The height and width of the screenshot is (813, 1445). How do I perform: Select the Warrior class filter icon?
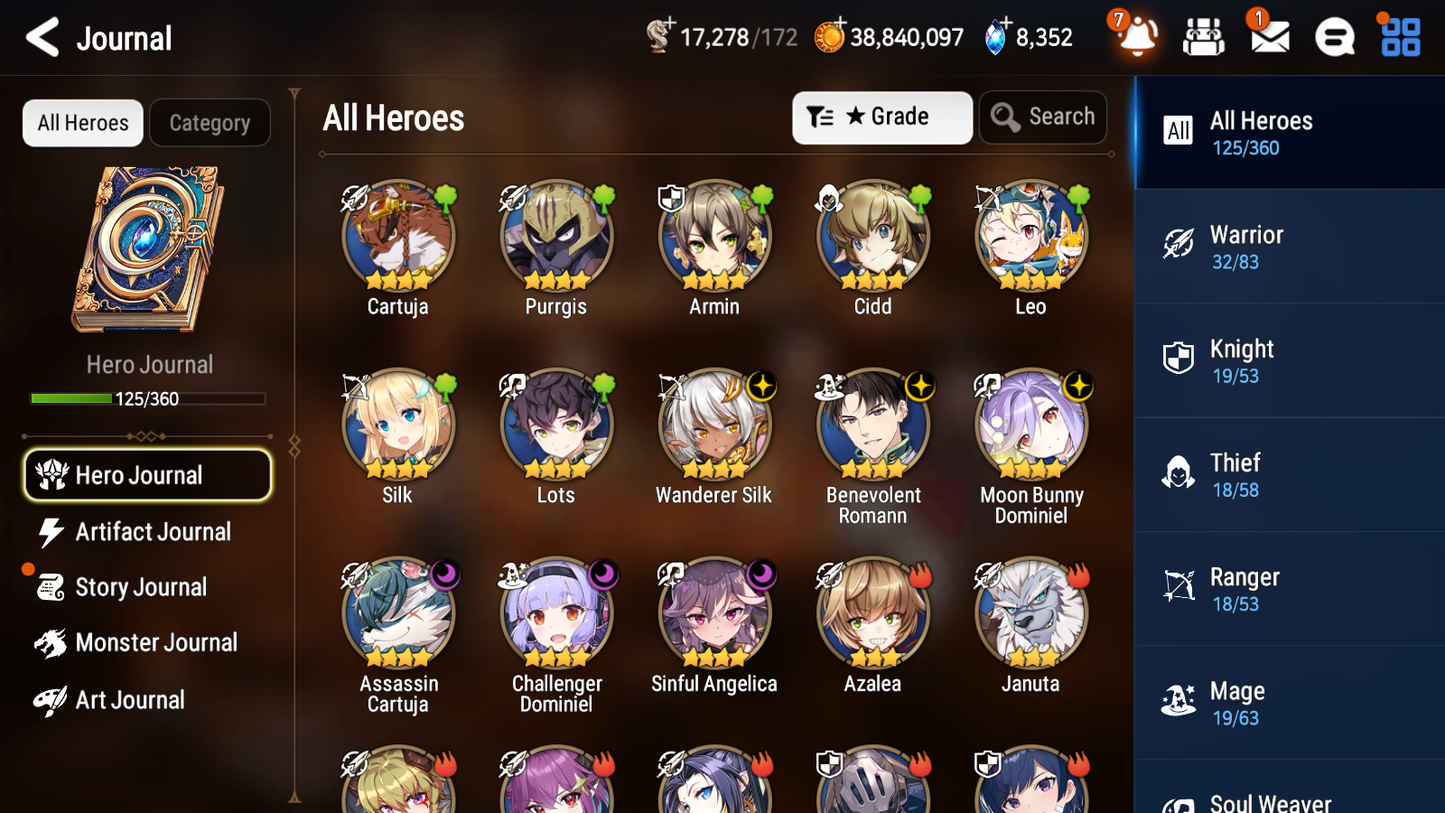coord(1179,243)
